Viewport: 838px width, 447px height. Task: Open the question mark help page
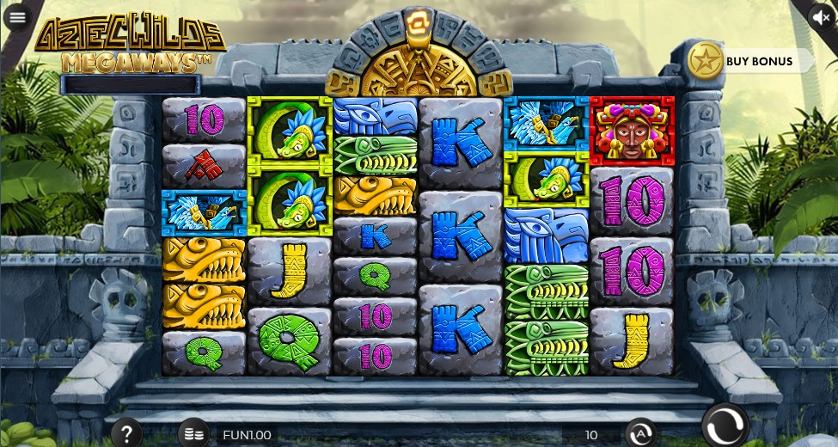tap(126, 434)
